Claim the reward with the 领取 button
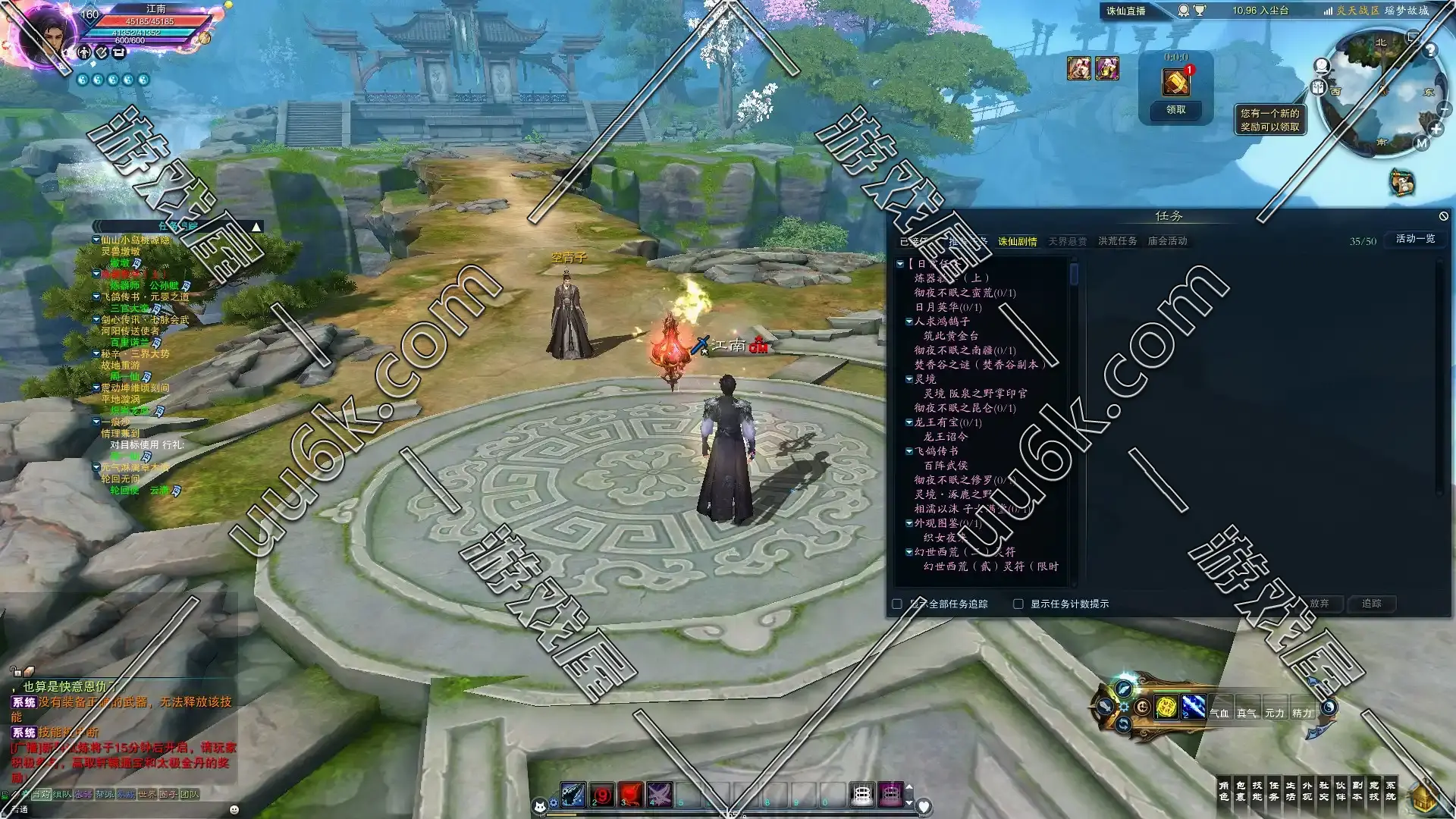The width and height of the screenshot is (1456, 819). pyautogui.click(x=1175, y=110)
